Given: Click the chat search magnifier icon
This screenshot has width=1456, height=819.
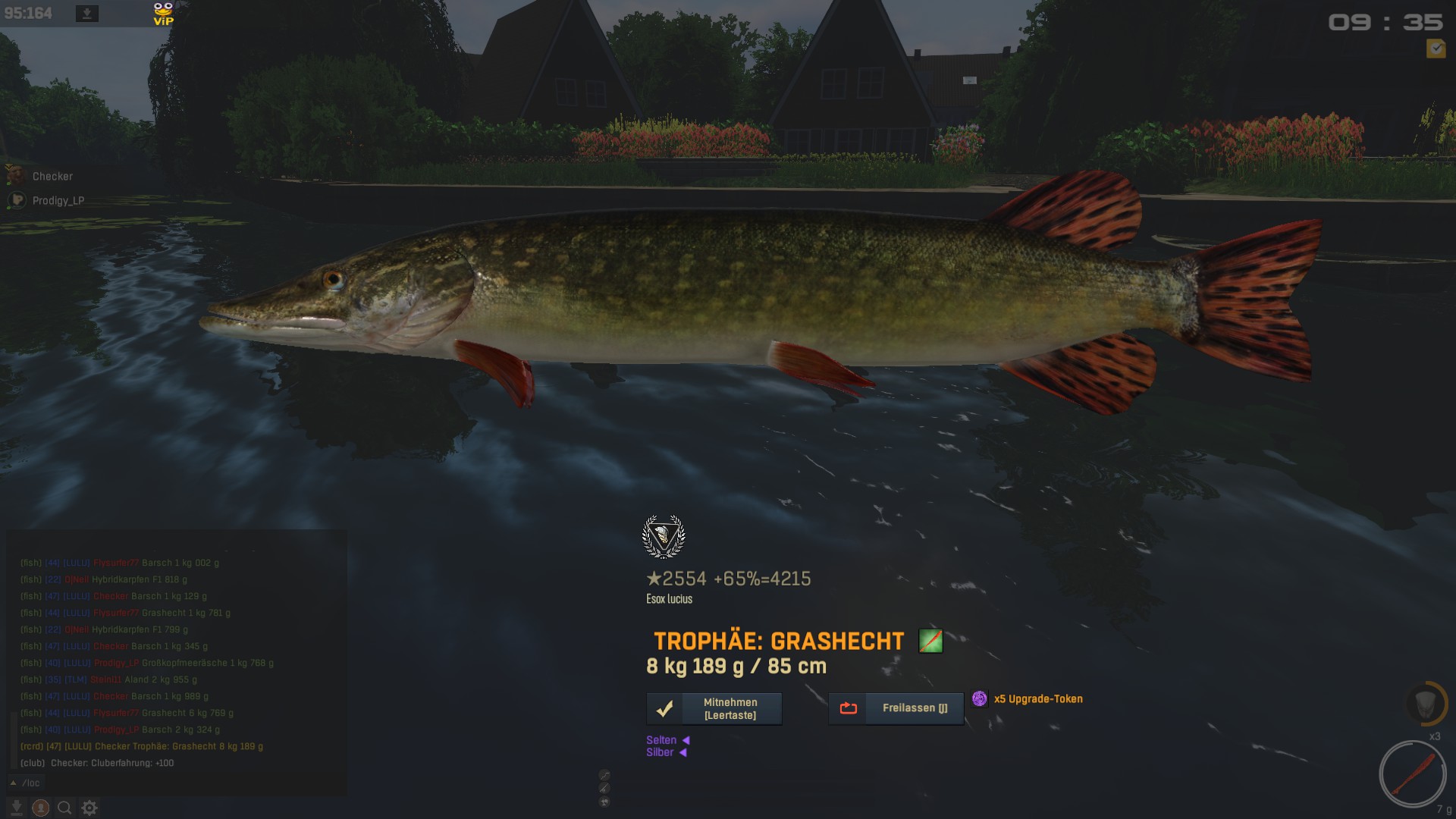Looking at the screenshot, I should pos(65,808).
